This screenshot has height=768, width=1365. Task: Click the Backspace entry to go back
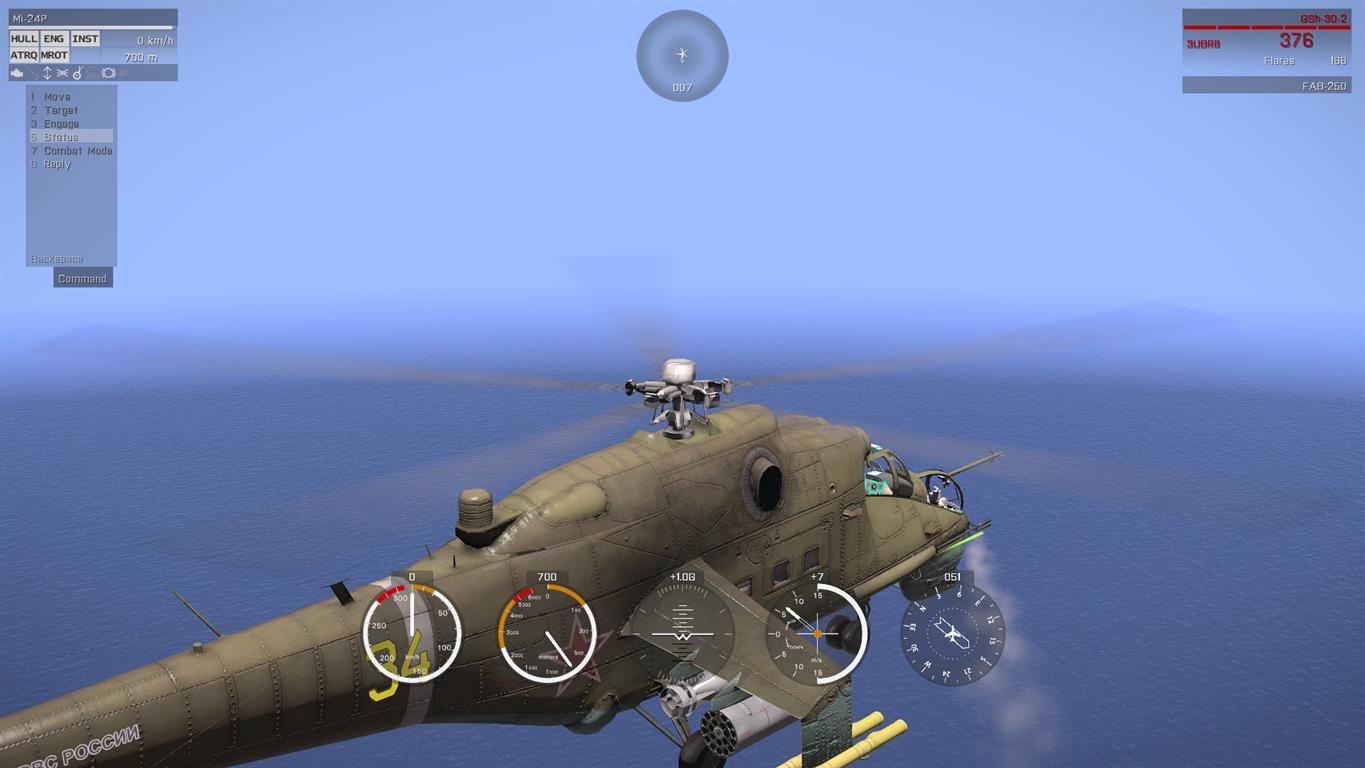coord(57,259)
